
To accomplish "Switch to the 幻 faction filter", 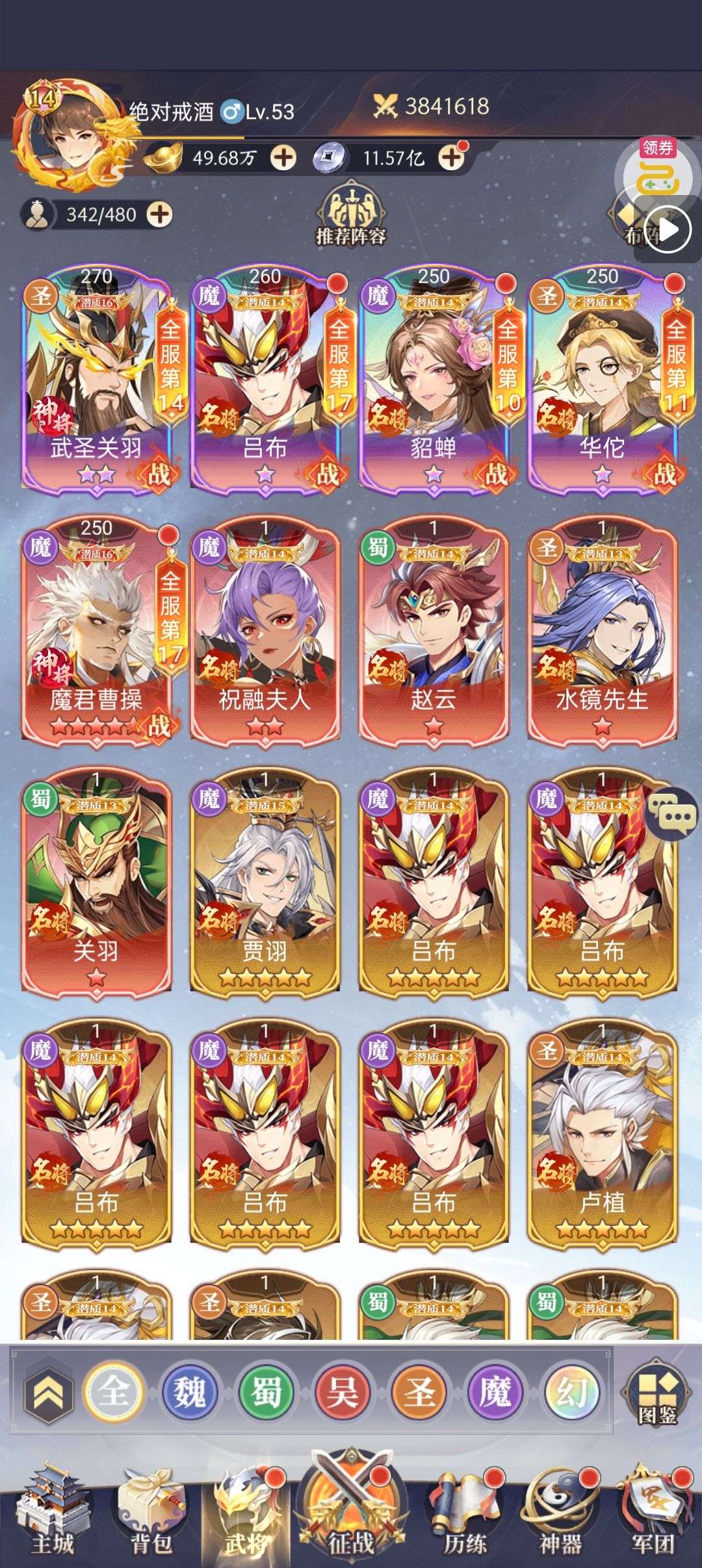I will pos(571,1392).
